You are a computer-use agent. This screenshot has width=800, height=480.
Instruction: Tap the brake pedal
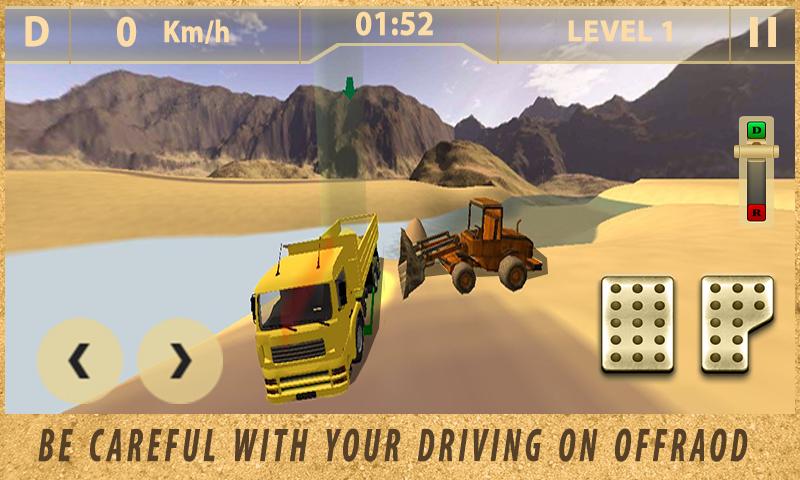pos(637,325)
